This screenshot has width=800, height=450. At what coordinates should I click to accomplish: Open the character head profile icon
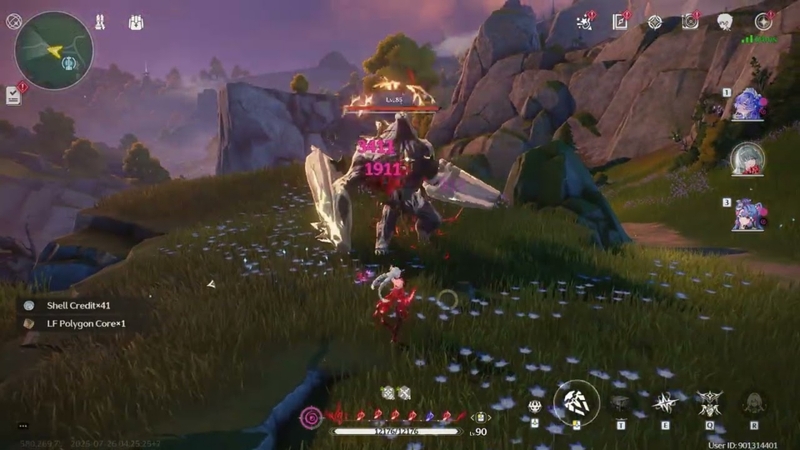725,21
